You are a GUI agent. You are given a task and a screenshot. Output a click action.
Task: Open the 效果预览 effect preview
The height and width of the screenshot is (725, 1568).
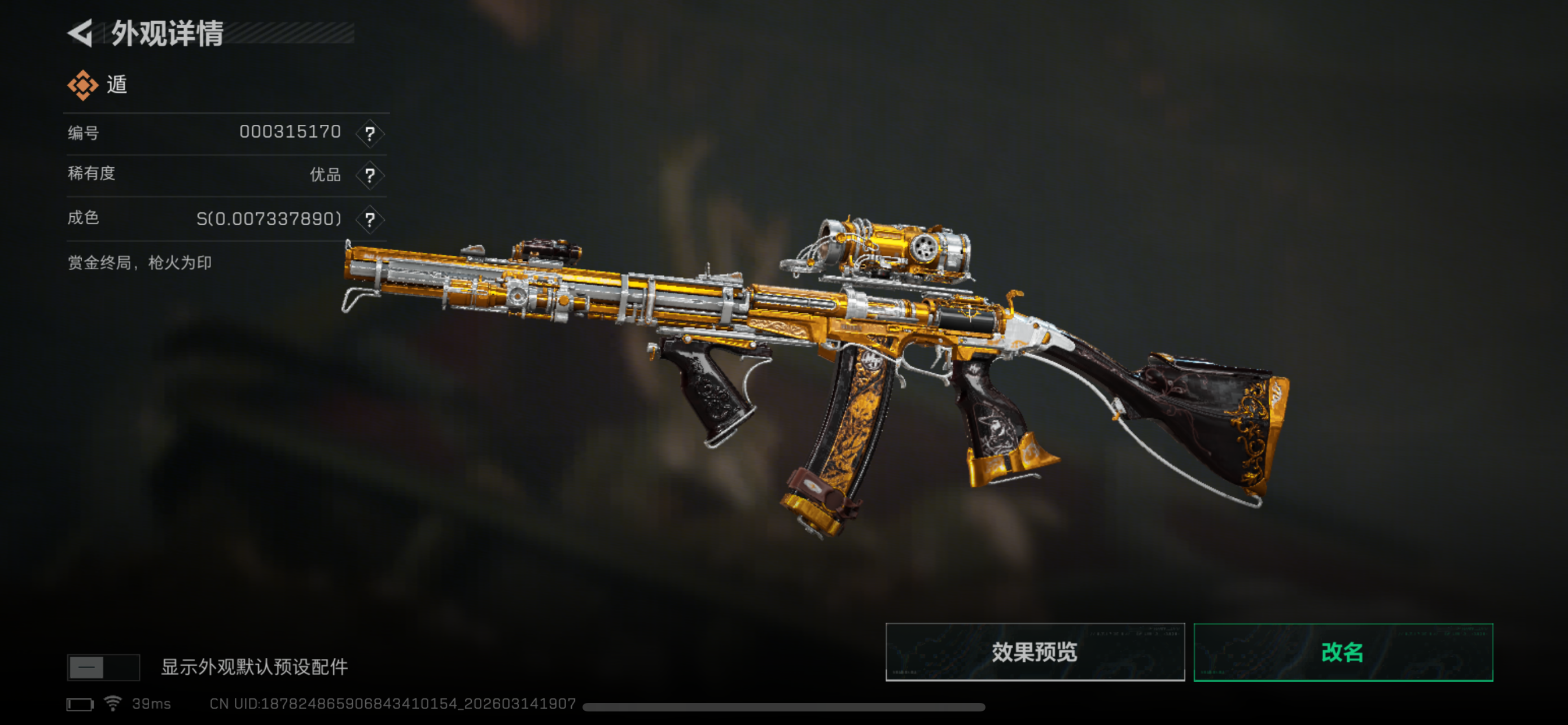pyautogui.click(x=1034, y=652)
